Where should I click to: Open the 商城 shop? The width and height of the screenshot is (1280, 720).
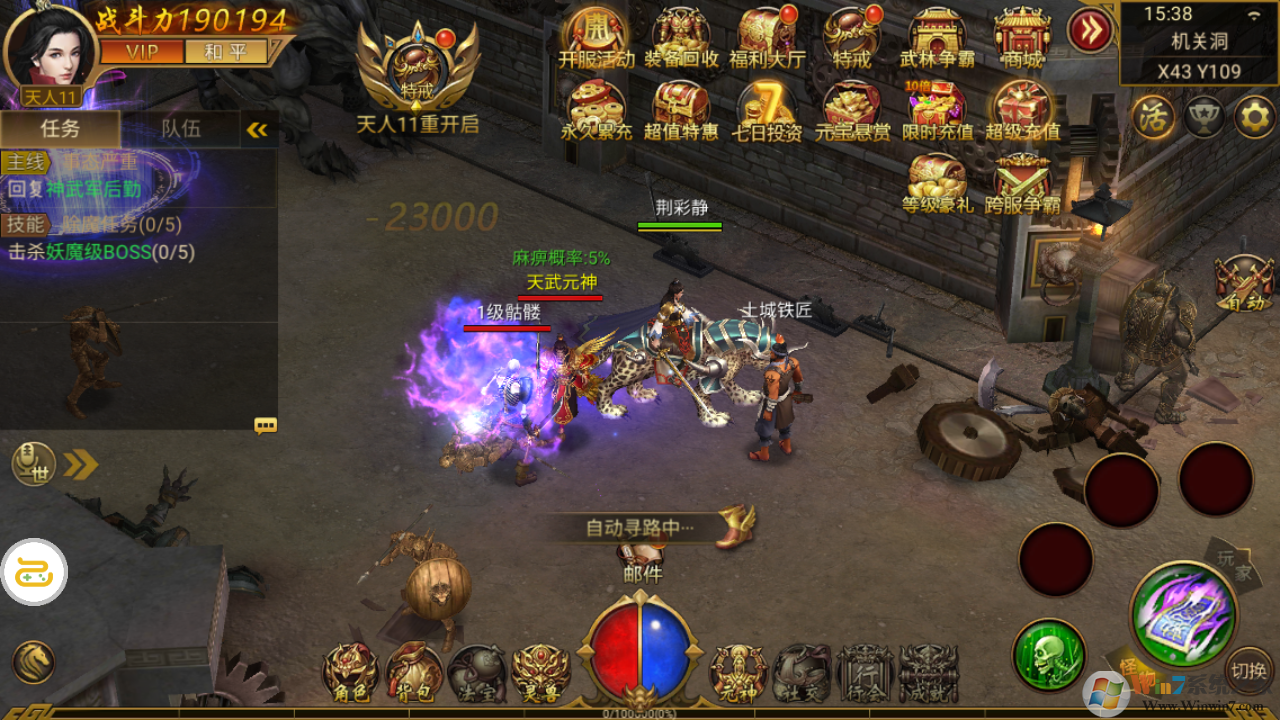click(1021, 38)
